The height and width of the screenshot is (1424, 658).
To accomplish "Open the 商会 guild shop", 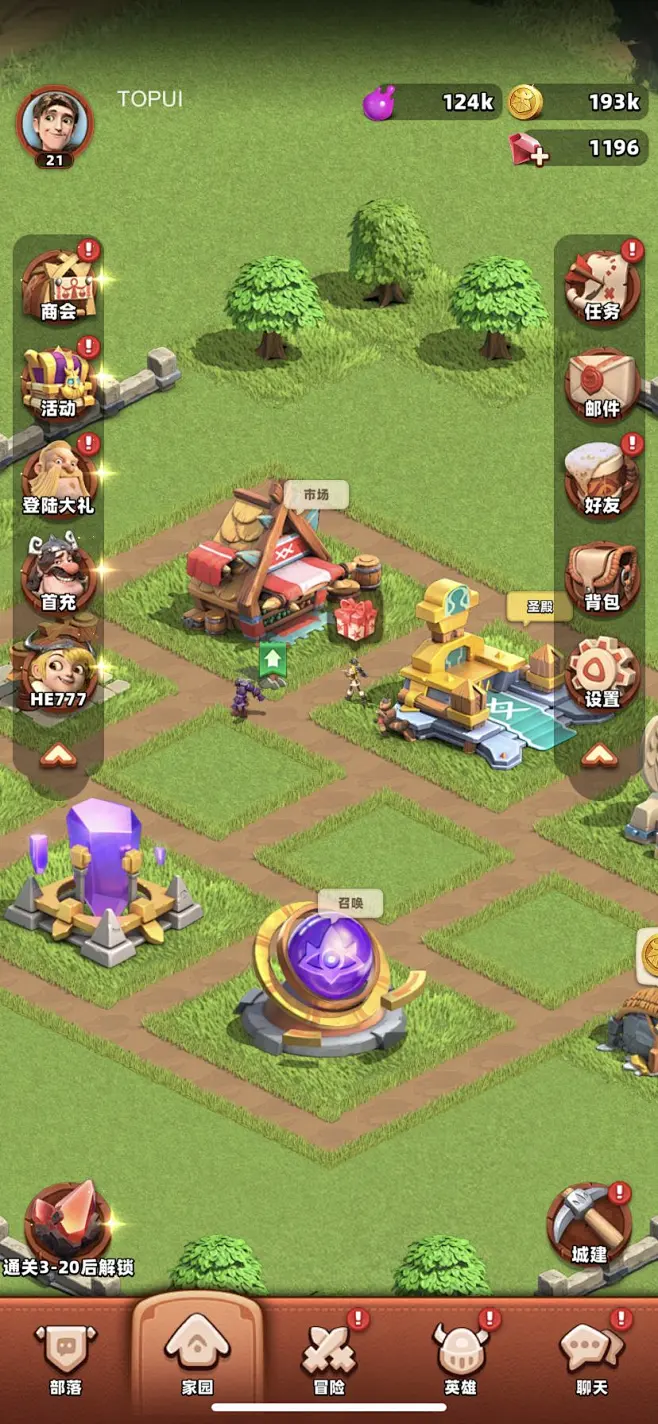I will [x=58, y=287].
